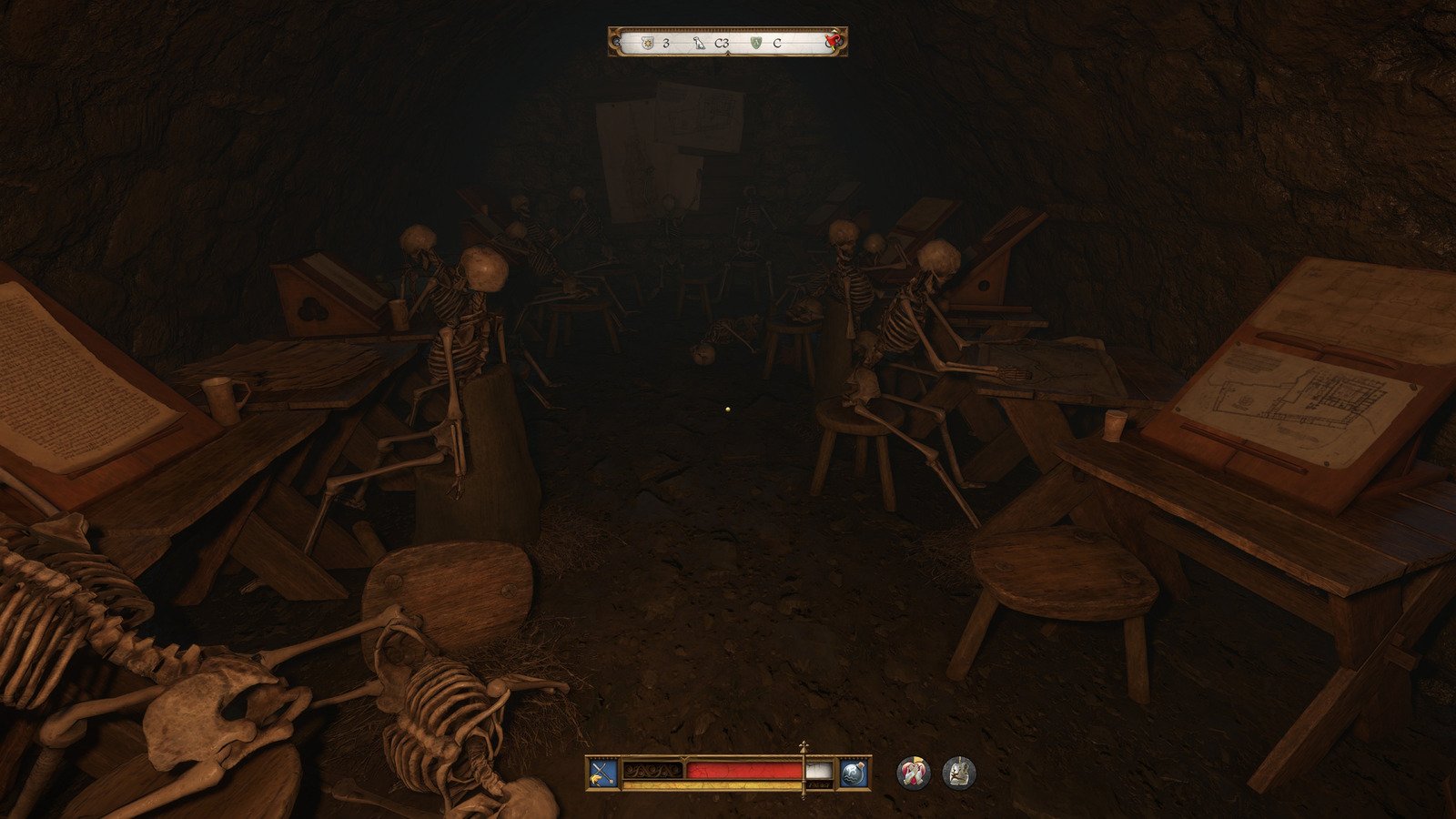The image size is (1456, 819).
Task: Select the sun shield compass marker
Action: 647,43
